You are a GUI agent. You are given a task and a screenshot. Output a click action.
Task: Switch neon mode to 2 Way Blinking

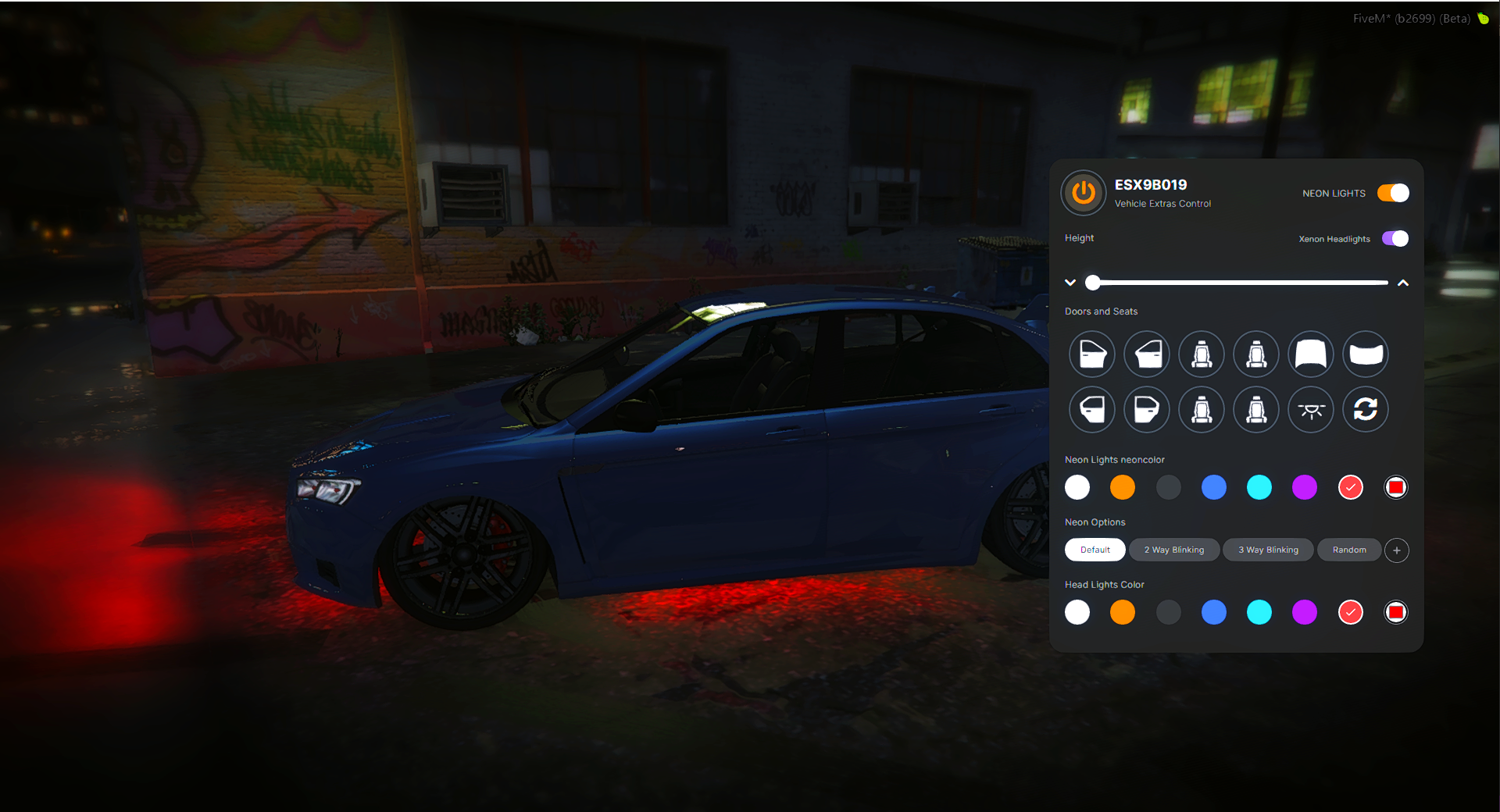coord(1173,550)
